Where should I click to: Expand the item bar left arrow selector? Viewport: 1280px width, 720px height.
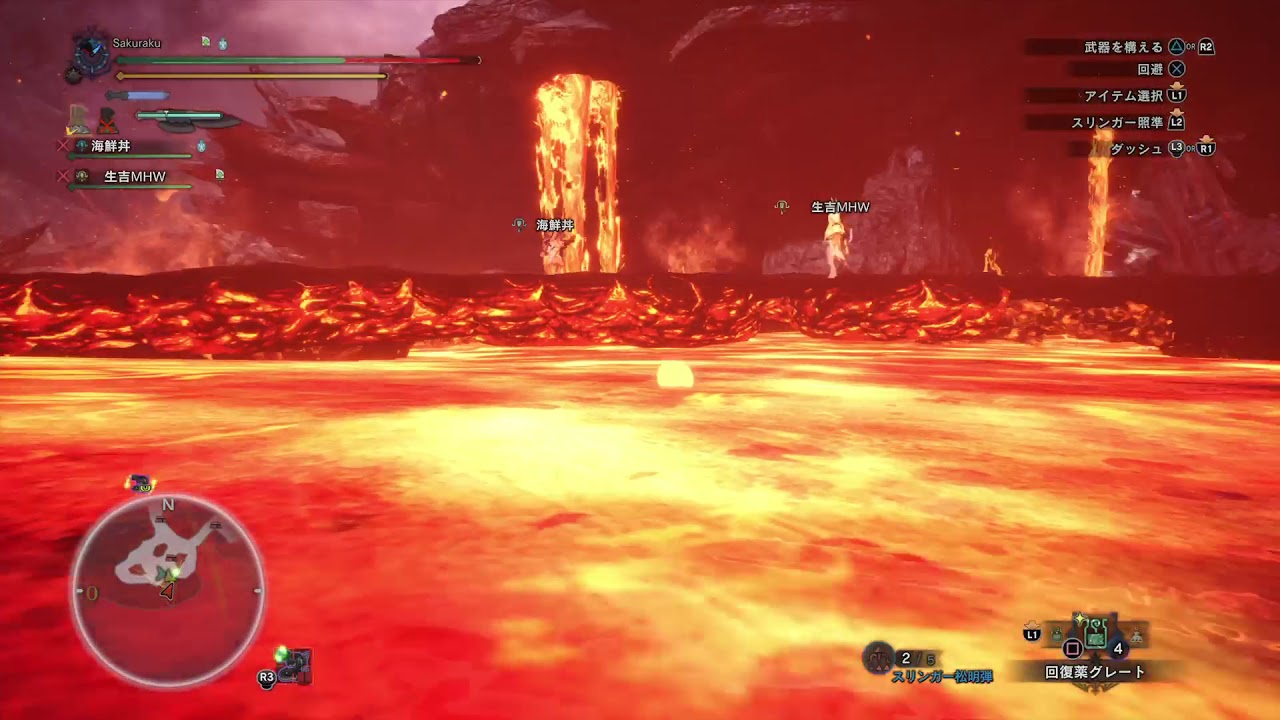tap(1056, 635)
